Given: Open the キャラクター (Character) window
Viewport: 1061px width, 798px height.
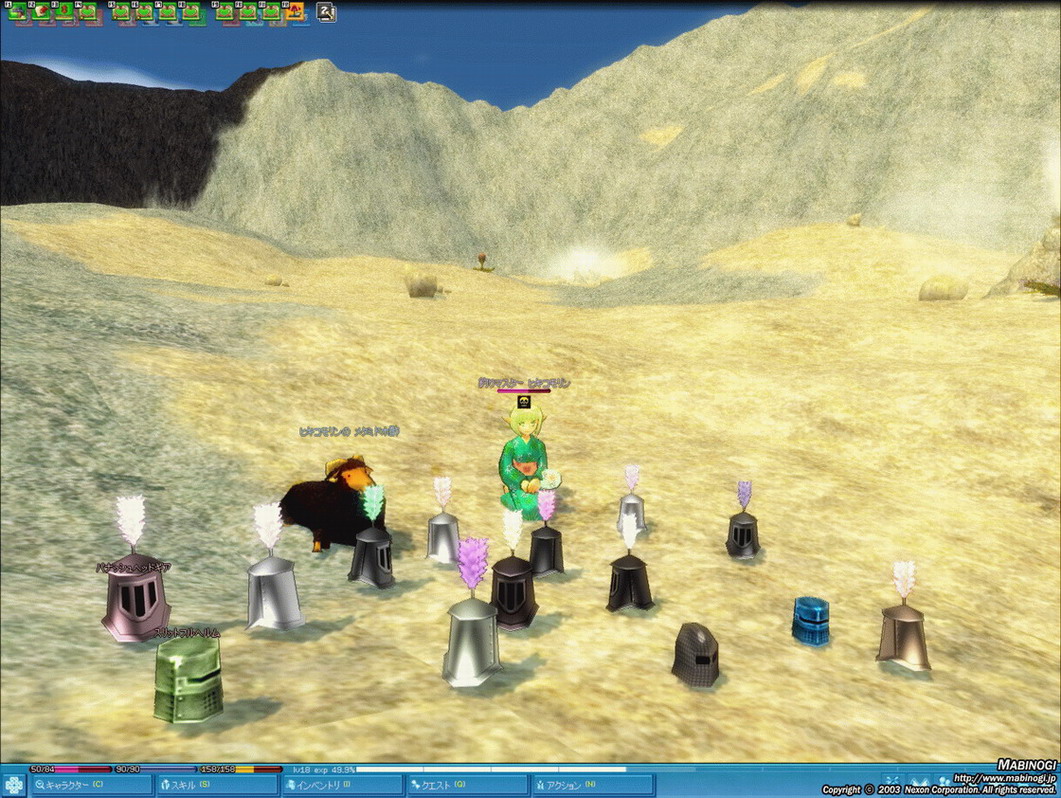Looking at the screenshot, I should point(91,785).
